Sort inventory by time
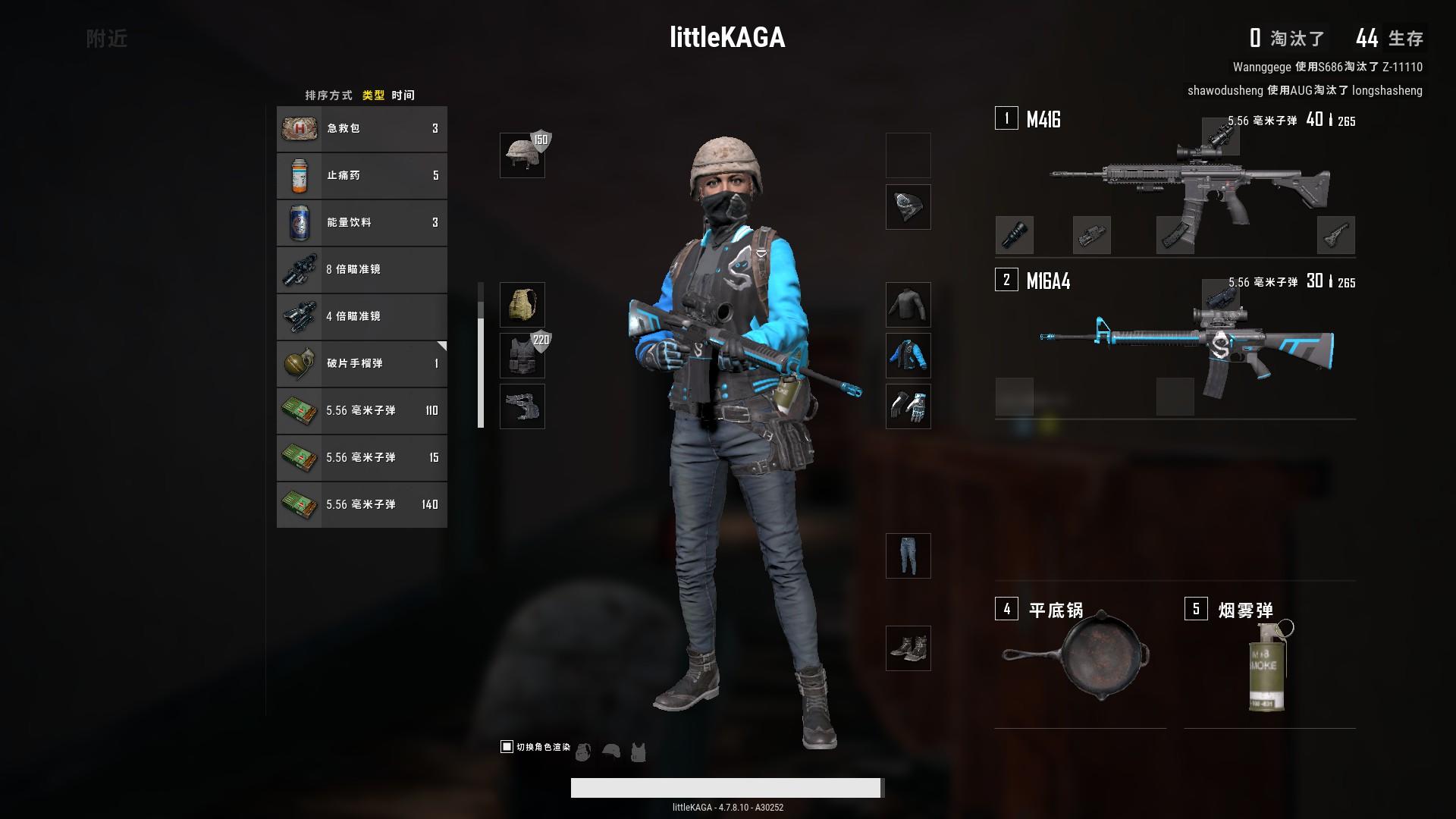 403,96
